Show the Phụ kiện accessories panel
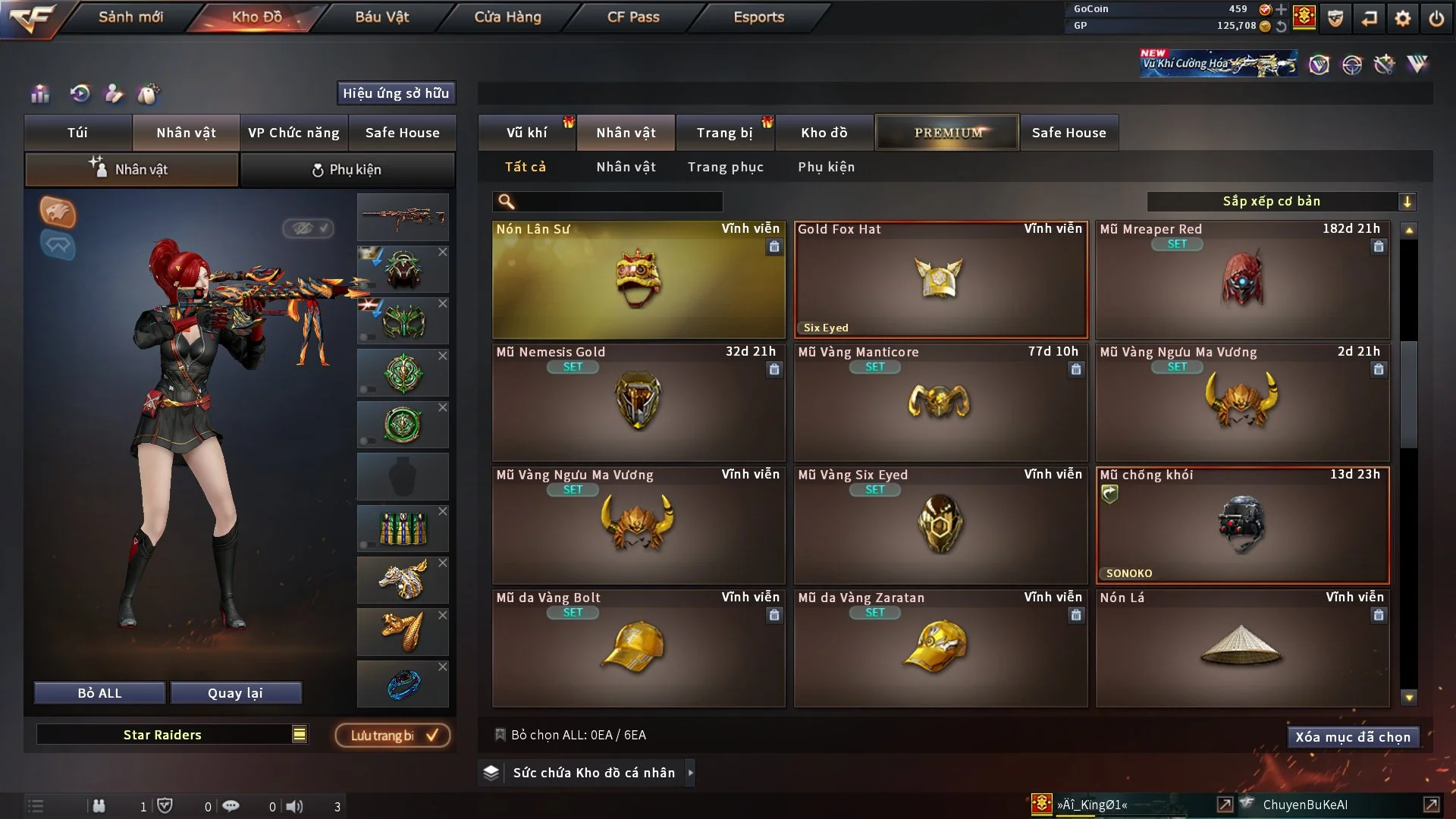This screenshot has width=1456, height=819. [x=347, y=170]
